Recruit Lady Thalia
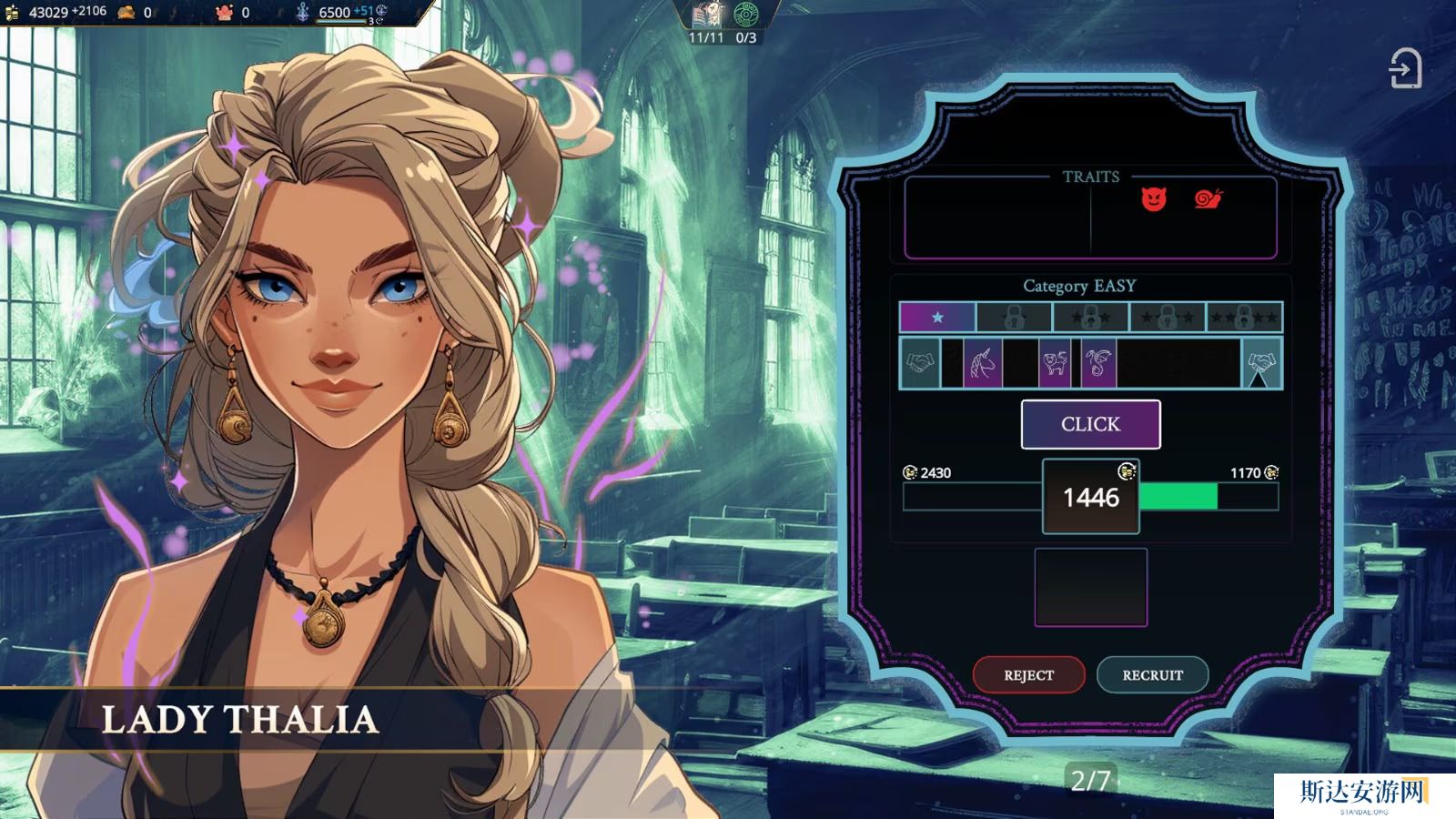This screenshot has width=1456, height=819. point(1152,675)
